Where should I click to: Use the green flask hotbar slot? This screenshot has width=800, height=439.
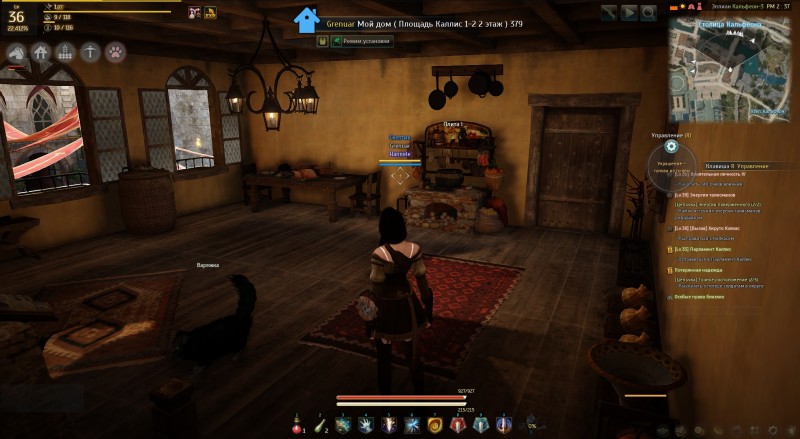coord(320,424)
